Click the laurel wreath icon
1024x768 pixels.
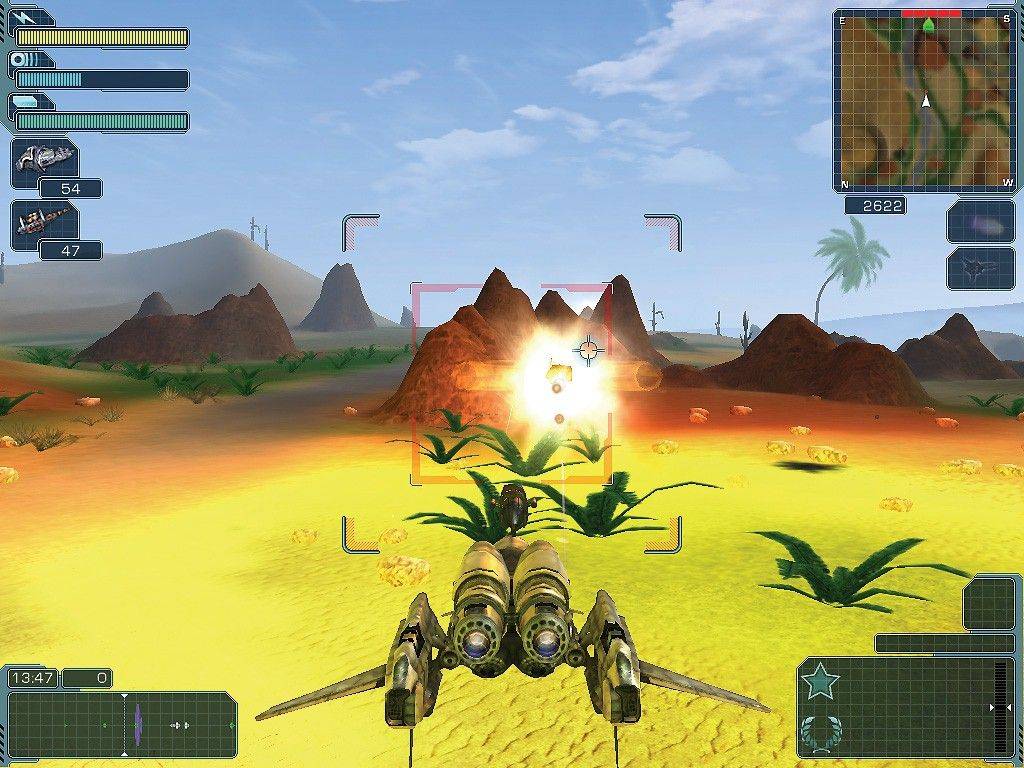[x=820, y=733]
